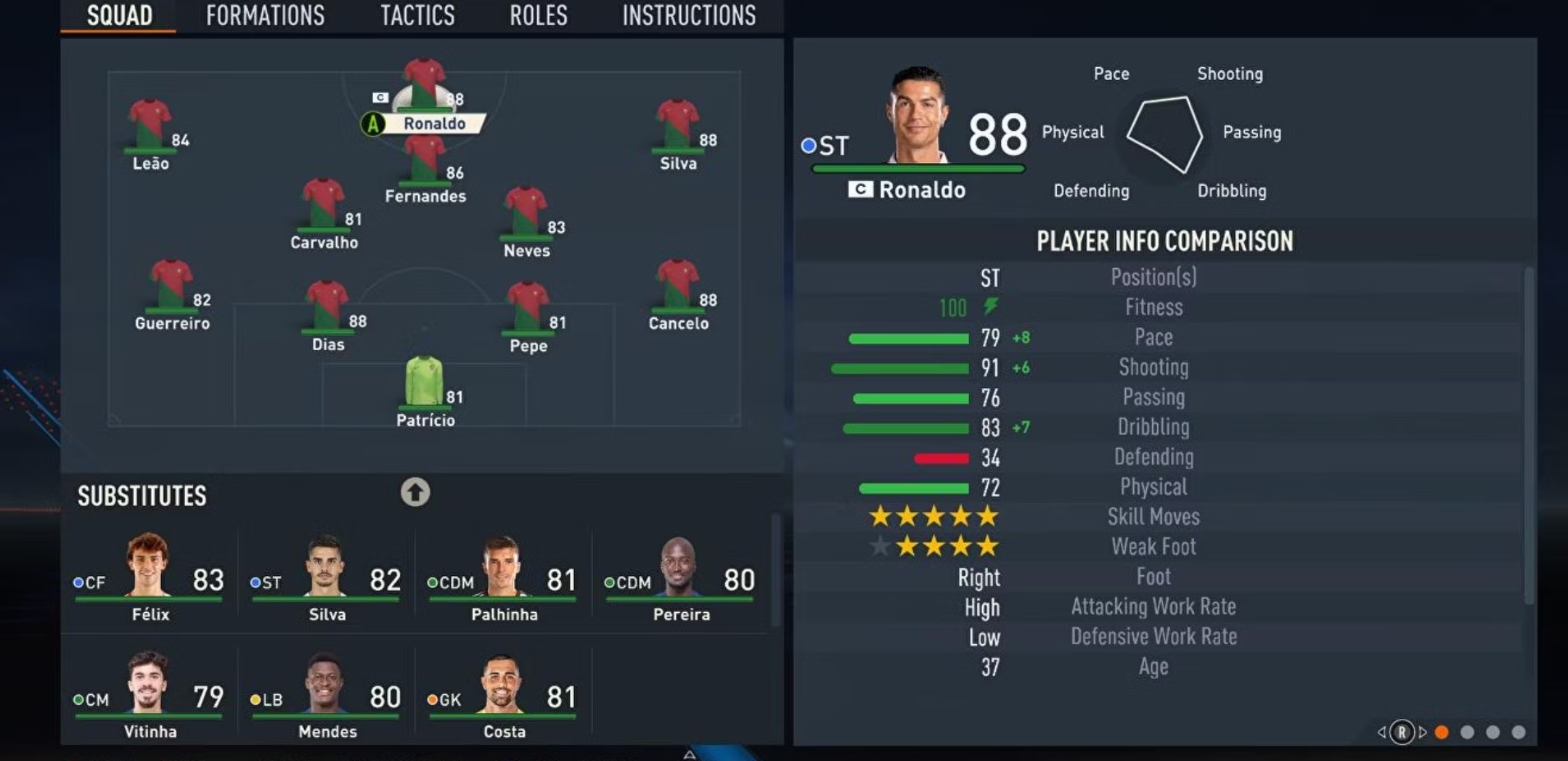
Task: Click the attribute radar chart hexagon
Action: point(1166,130)
